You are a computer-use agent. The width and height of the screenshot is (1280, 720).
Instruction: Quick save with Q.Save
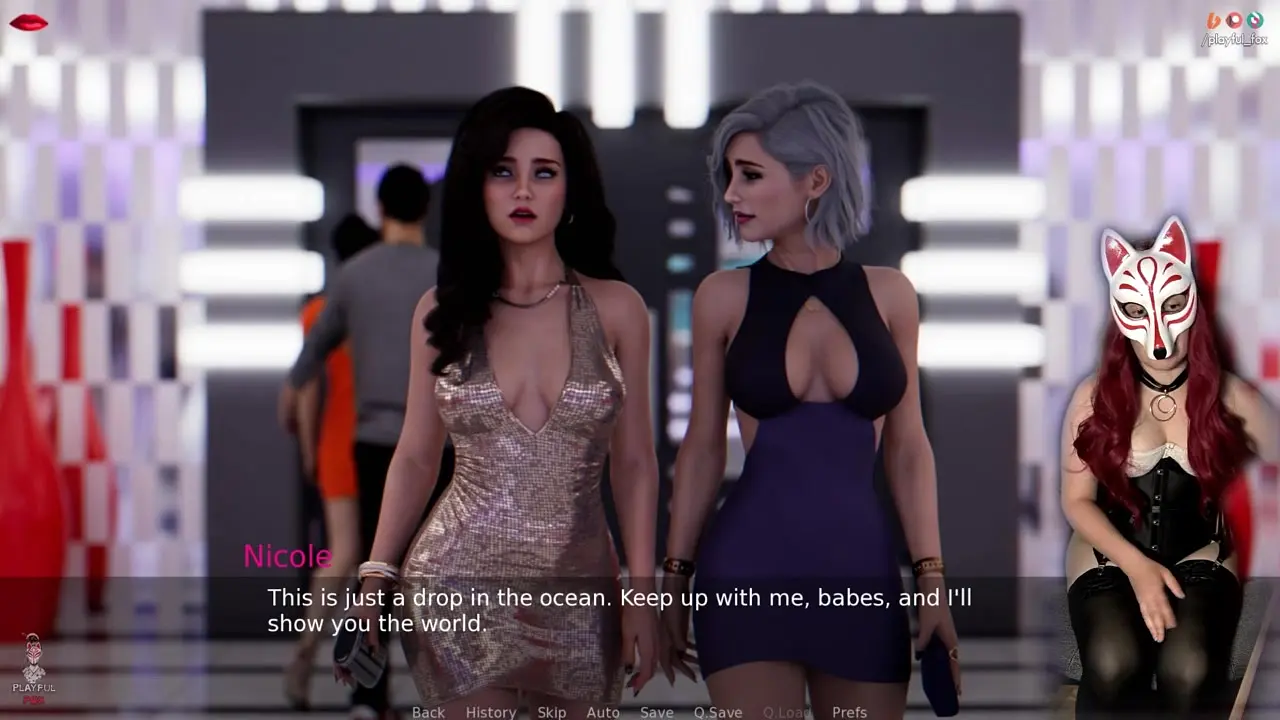[718, 712]
